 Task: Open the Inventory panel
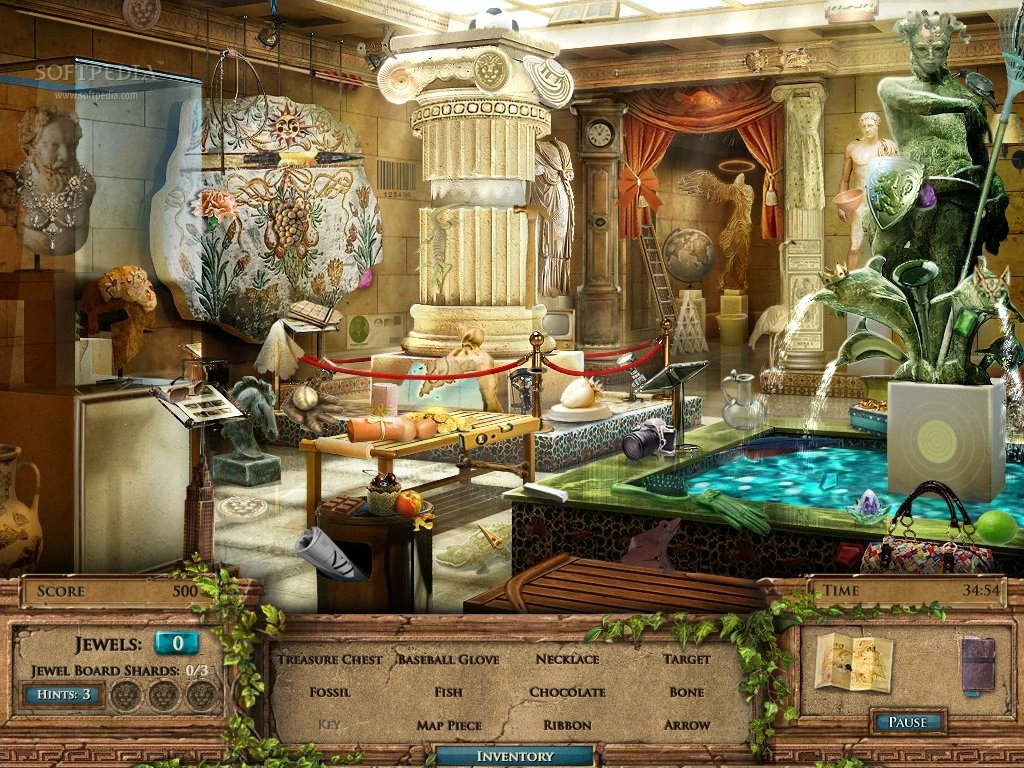(x=514, y=756)
